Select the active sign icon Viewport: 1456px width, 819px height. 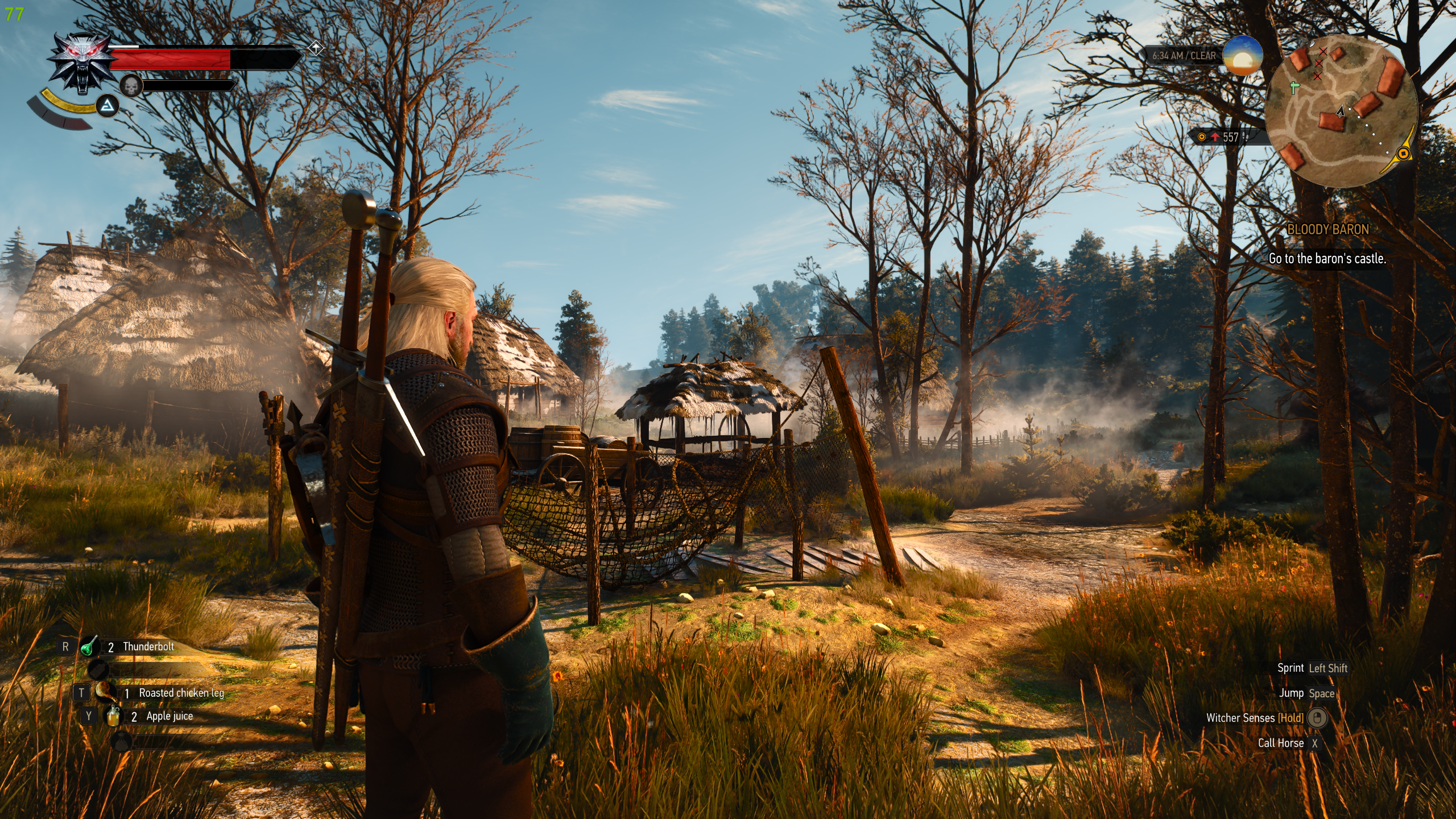click(107, 106)
